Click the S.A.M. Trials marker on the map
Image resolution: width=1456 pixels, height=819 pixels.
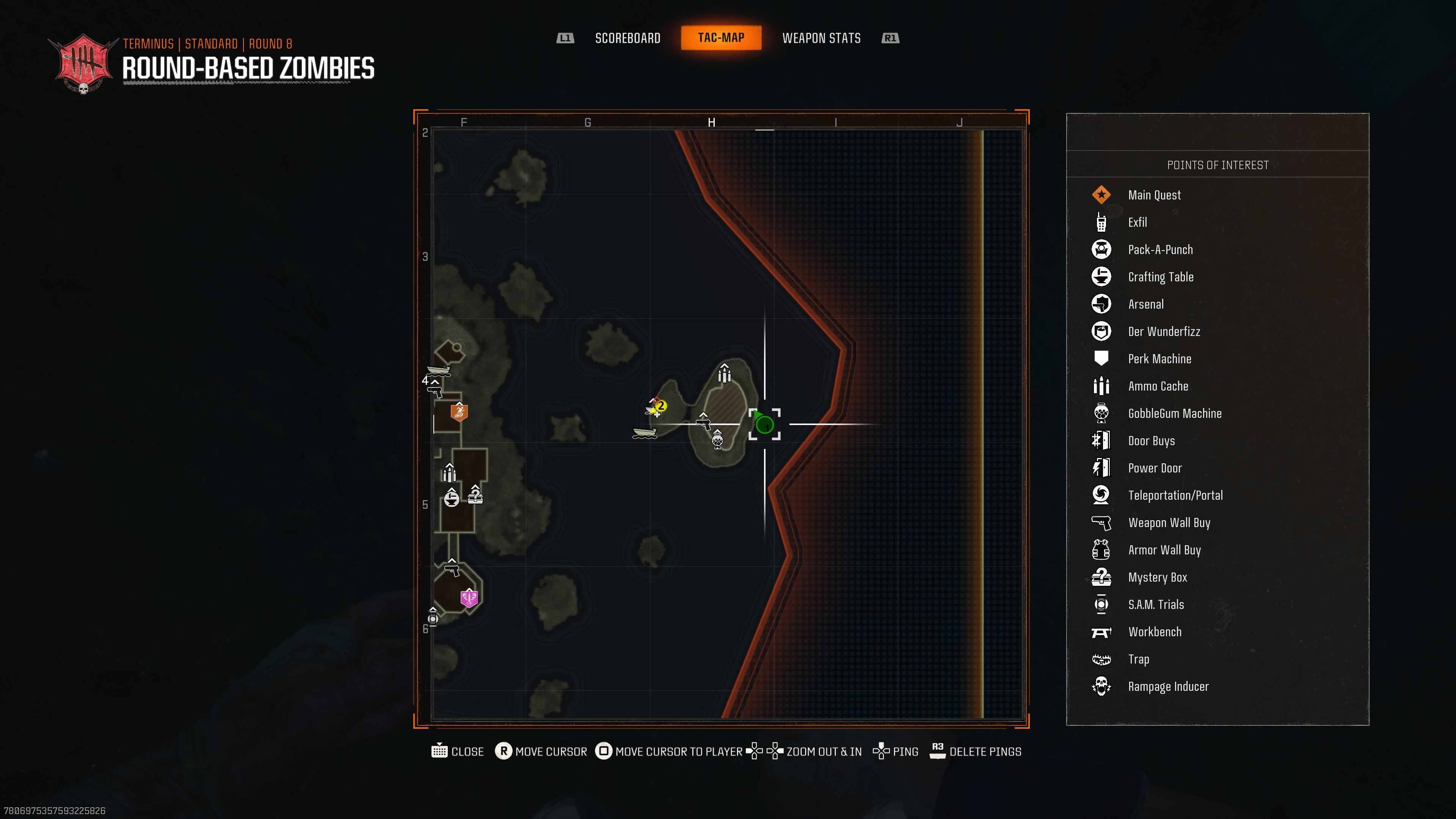pyautogui.click(x=433, y=618)
